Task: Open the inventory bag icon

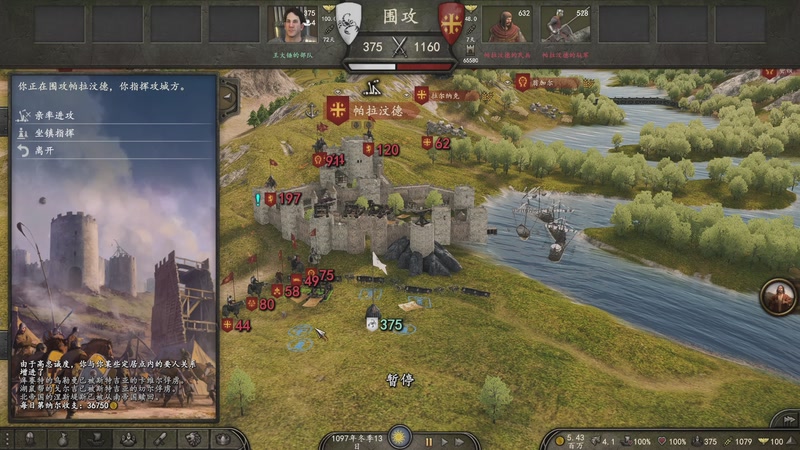Action: coord(62,439)
